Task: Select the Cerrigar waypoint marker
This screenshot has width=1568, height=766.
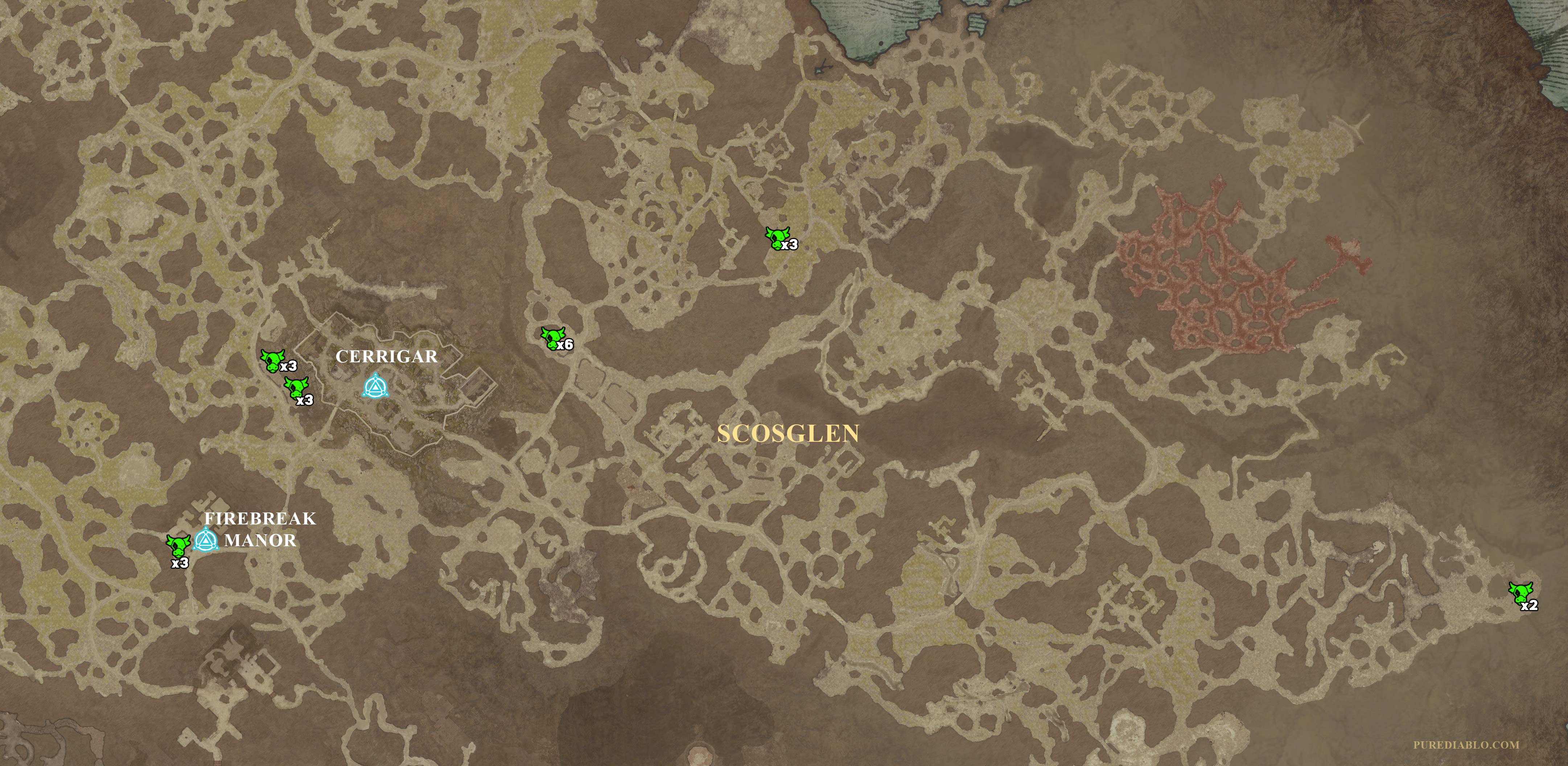Action: click(x=375, y=386)
